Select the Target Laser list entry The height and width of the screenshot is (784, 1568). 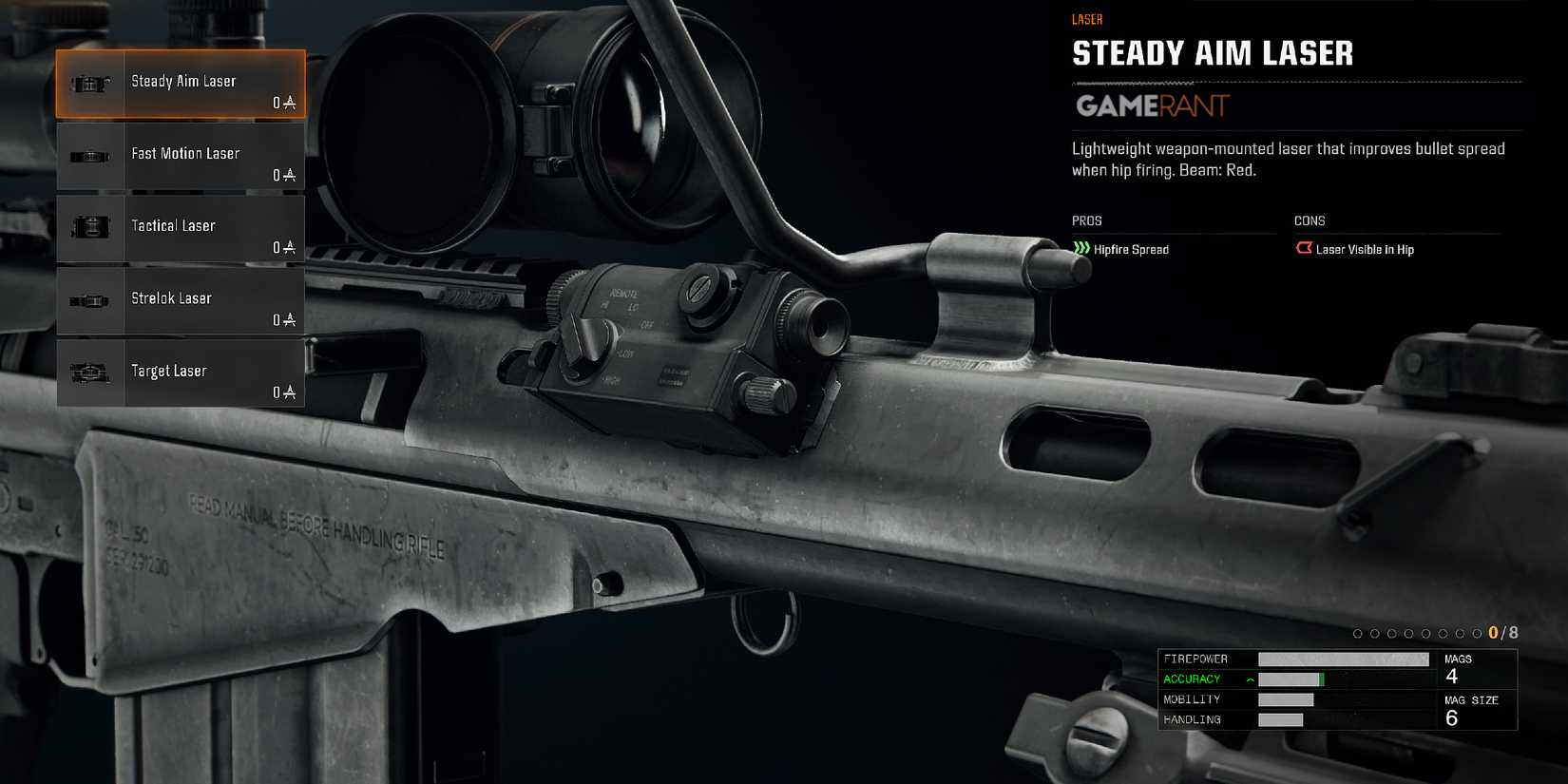tap(185, 372)
